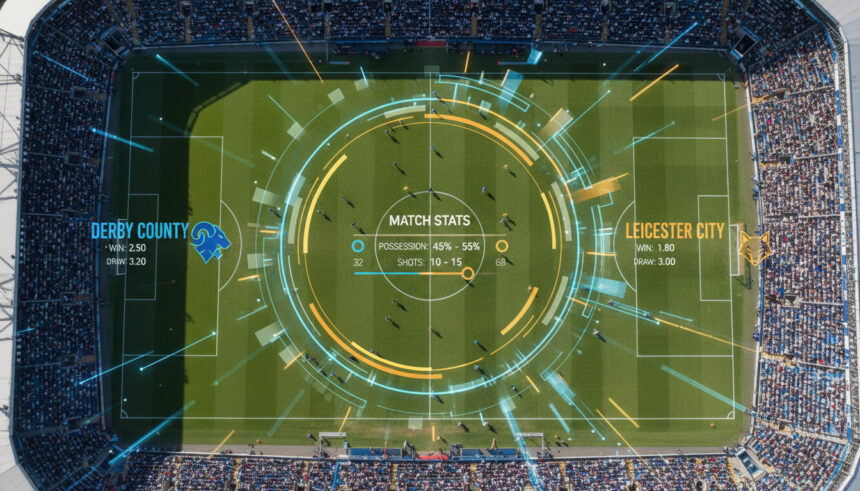
Task: Select Derby County win odds 2.50
Action: click(x=133, y=247)
